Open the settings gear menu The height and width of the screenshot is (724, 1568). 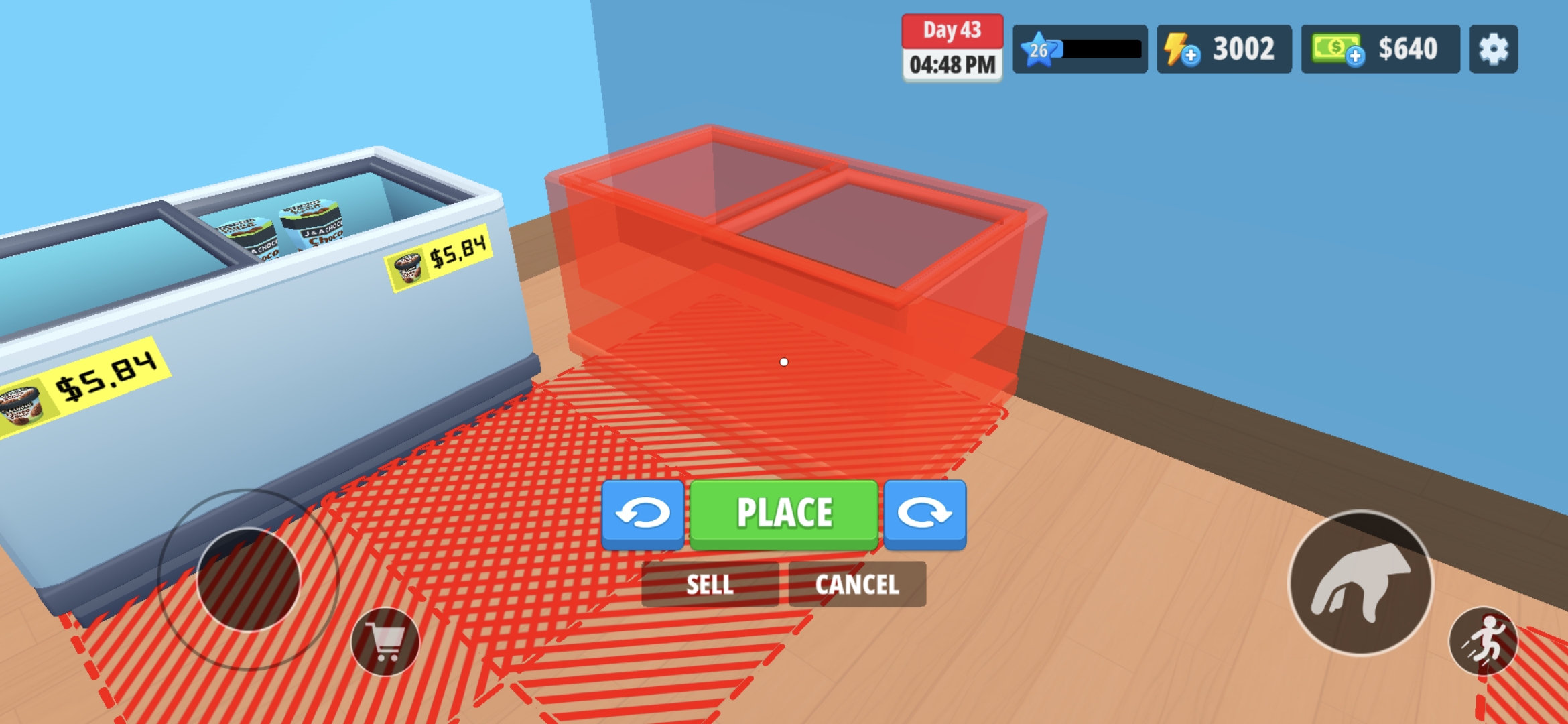[1493, 48]
